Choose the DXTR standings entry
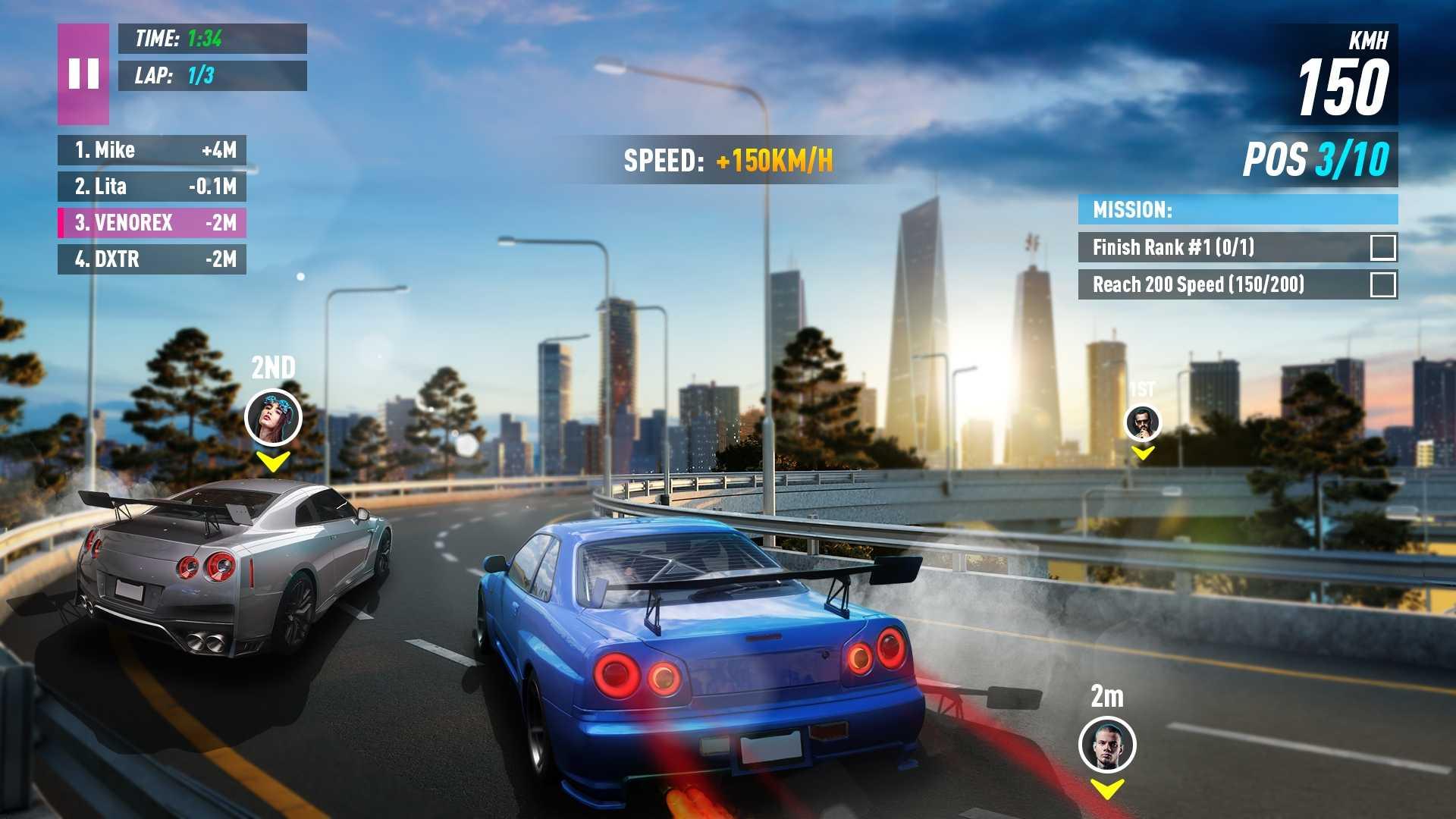Image resolution: width=1456 pixels, height=819 pixels. (152, 259)
